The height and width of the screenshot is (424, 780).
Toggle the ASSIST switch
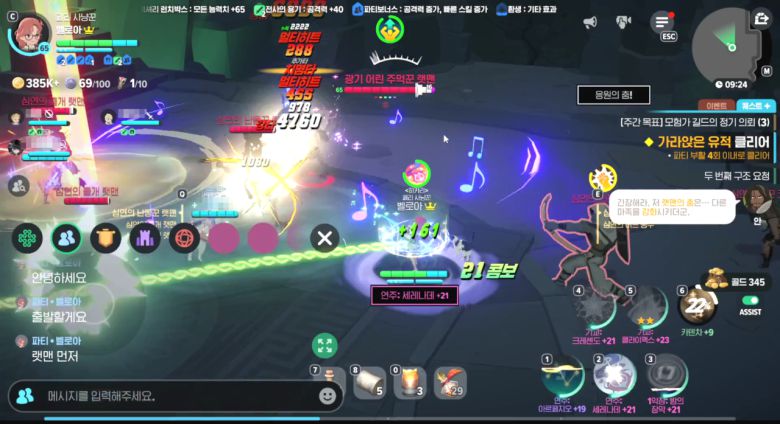pos(750,299)
